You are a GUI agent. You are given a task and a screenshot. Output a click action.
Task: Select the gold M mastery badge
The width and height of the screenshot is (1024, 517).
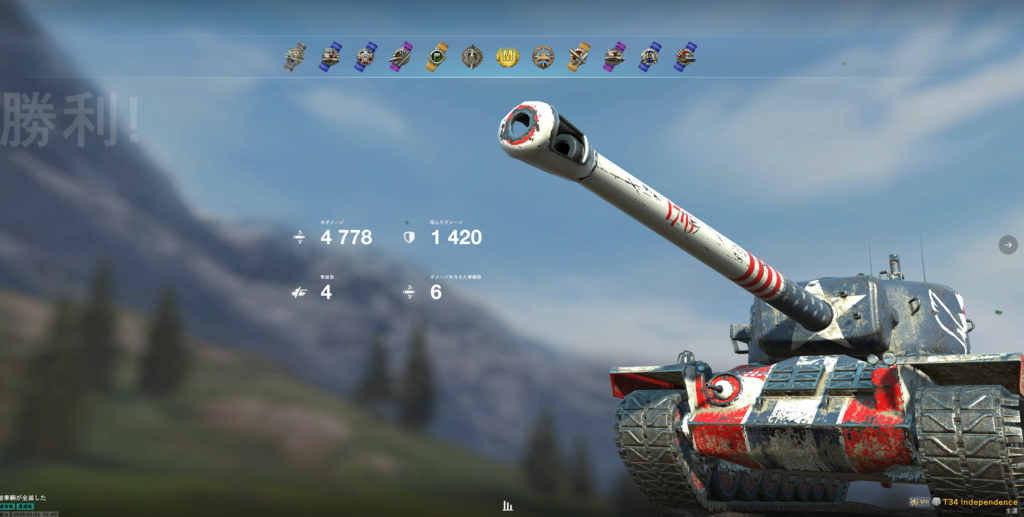pos(508,57)
